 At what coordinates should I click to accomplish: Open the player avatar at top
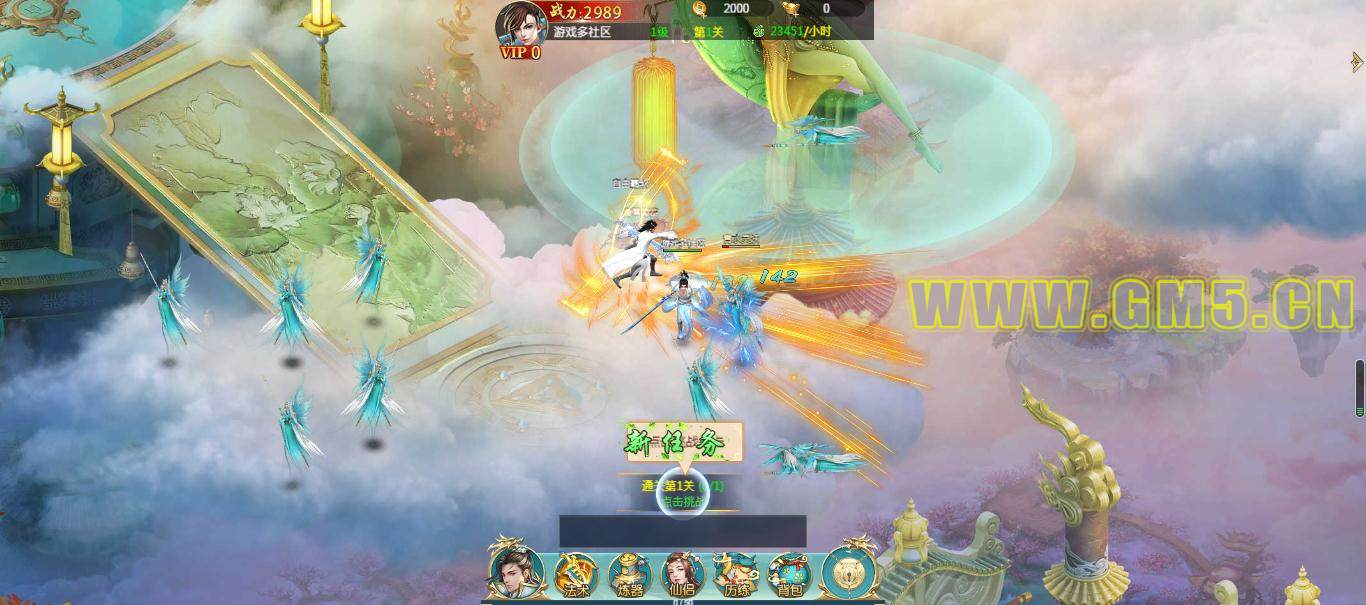coord(520,23)
